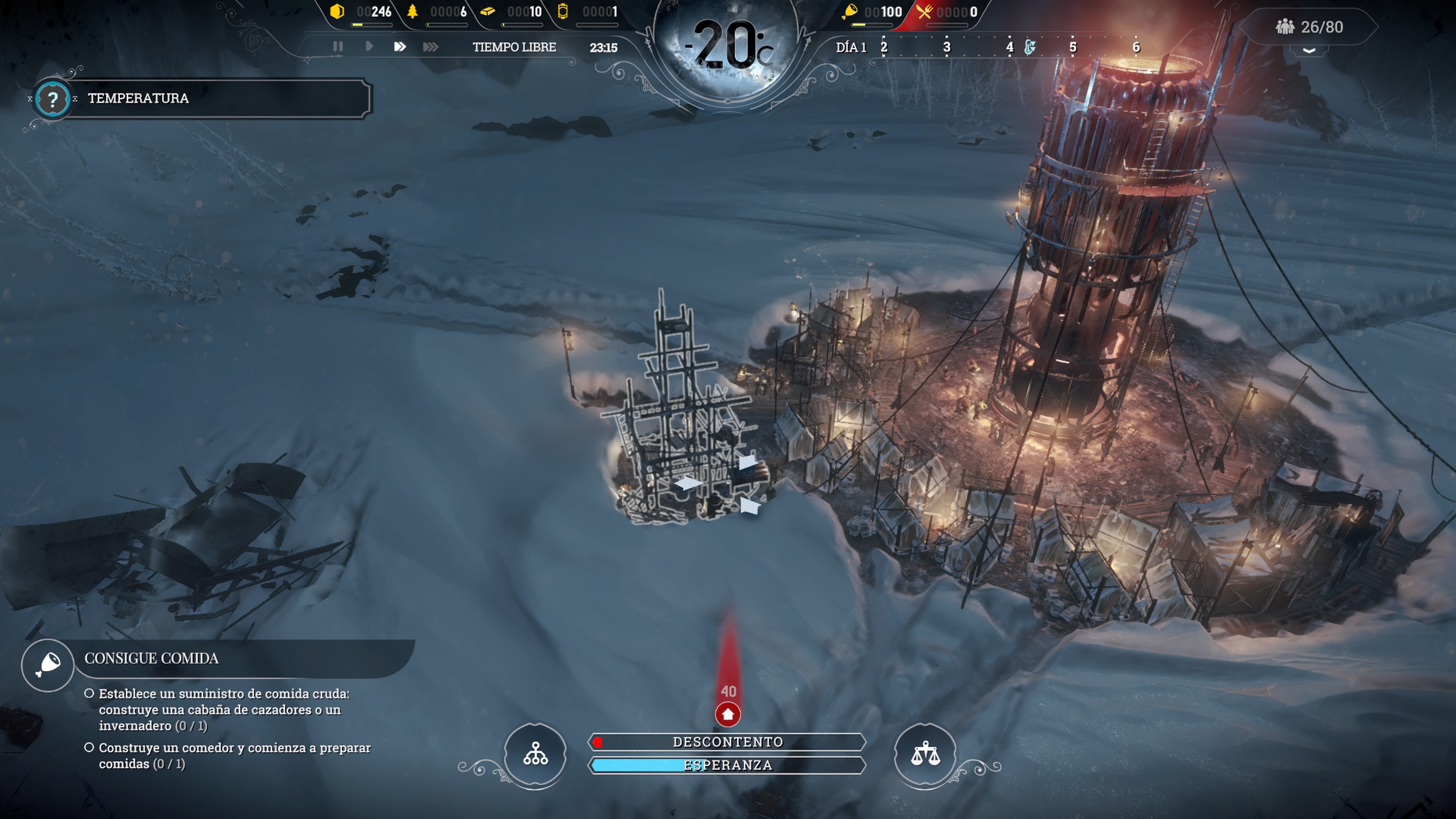Select the steam core resource icon

[x=562, y=11]
